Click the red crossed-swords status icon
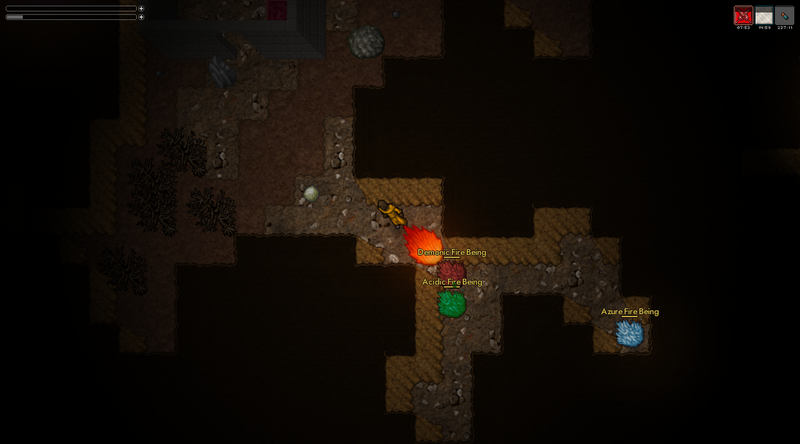Screen dimensions: 800x444 point(743,16)
